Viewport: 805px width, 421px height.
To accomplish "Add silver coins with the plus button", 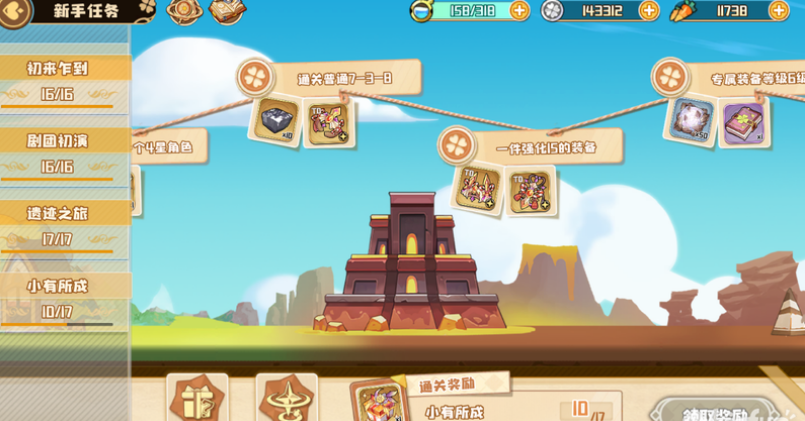I will point(649,11).
